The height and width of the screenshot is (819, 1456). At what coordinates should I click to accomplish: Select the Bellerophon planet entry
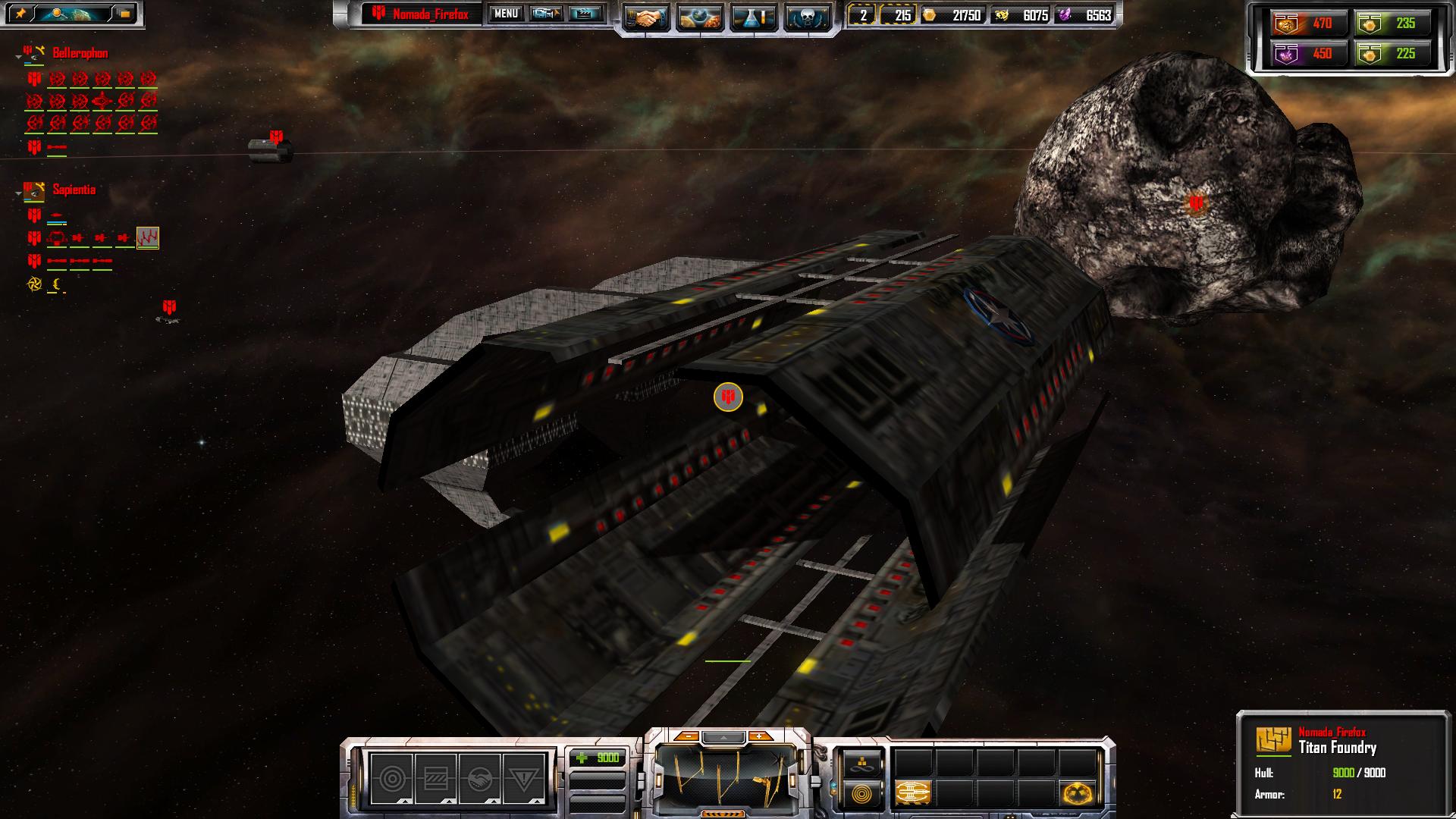point(80,53)
